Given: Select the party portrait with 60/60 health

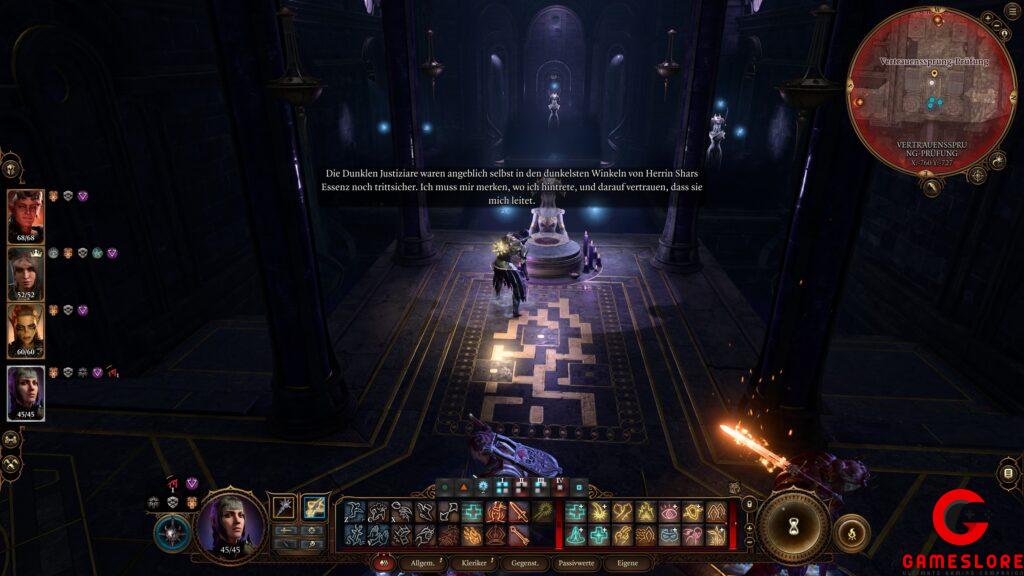Looking at the screenshot, I should click(25, 329).
